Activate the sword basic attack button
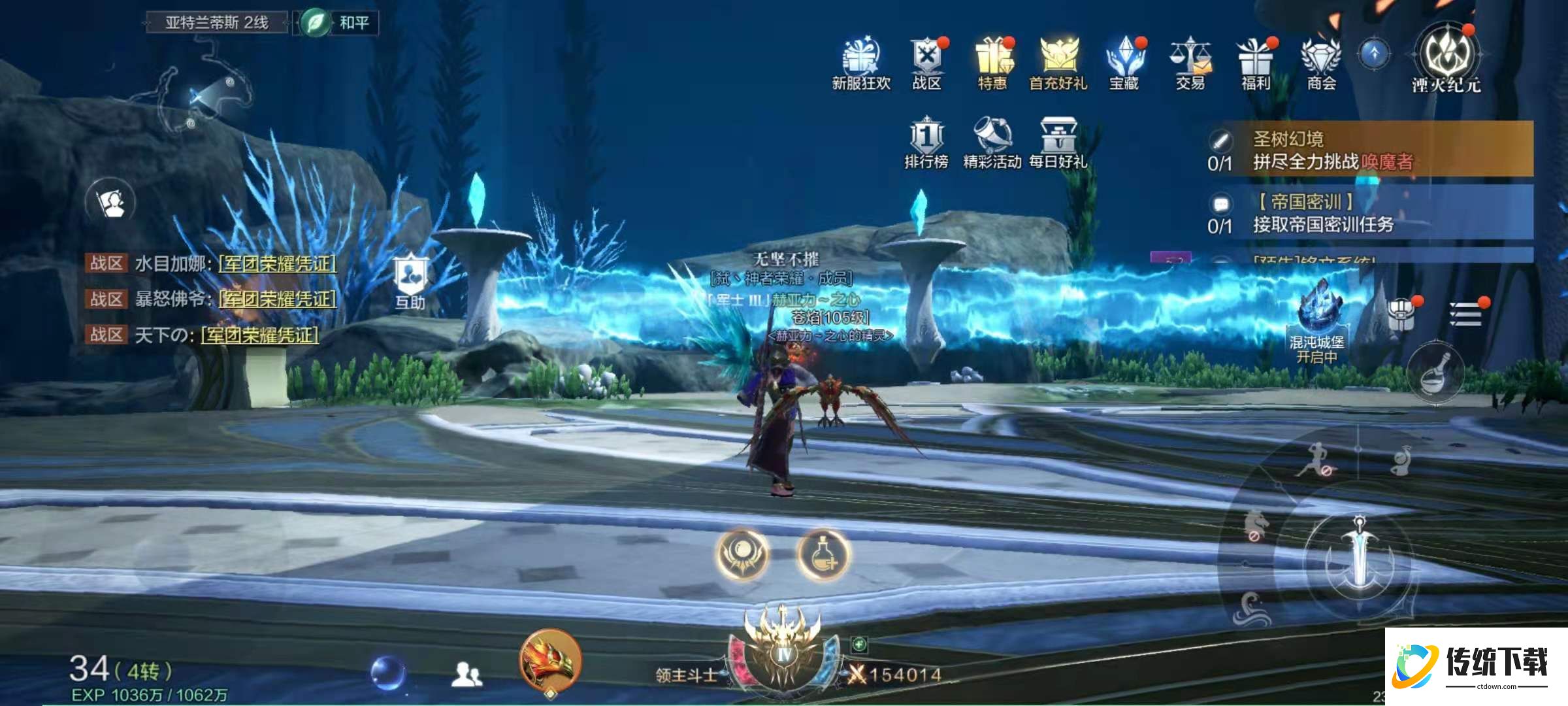 pyautogui.click(x=1359, y=557)
